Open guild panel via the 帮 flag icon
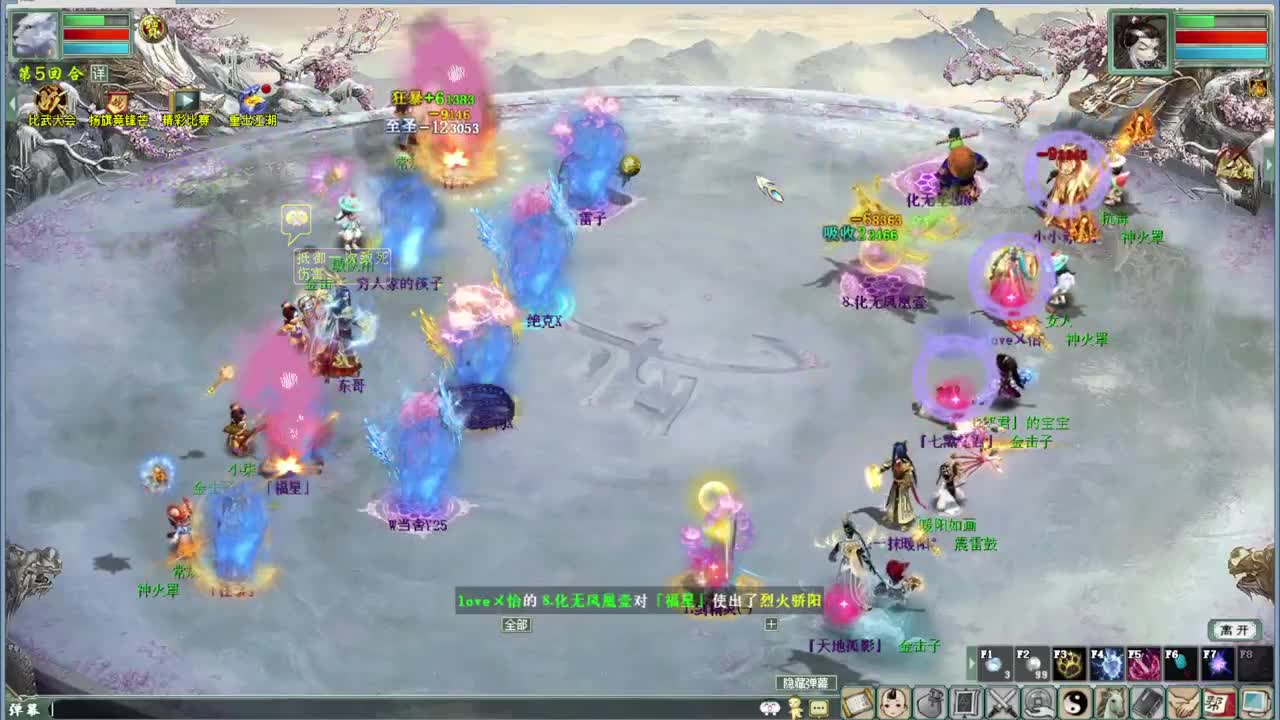1280x720 pixels. pyautogui.click(x=1217, y=704)
